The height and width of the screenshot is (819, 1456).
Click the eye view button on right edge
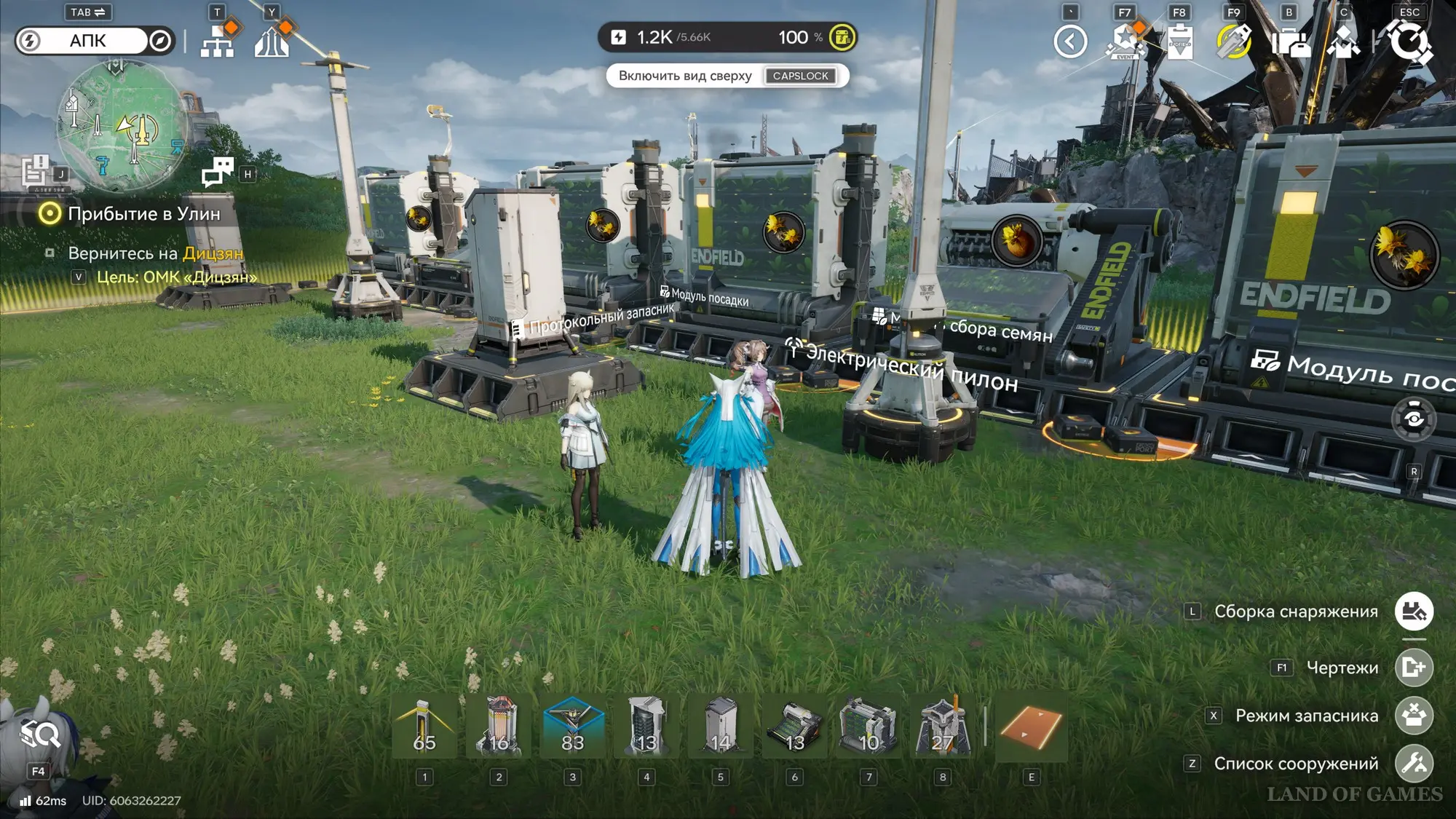pyautogui.click(x=1414, y=419)
